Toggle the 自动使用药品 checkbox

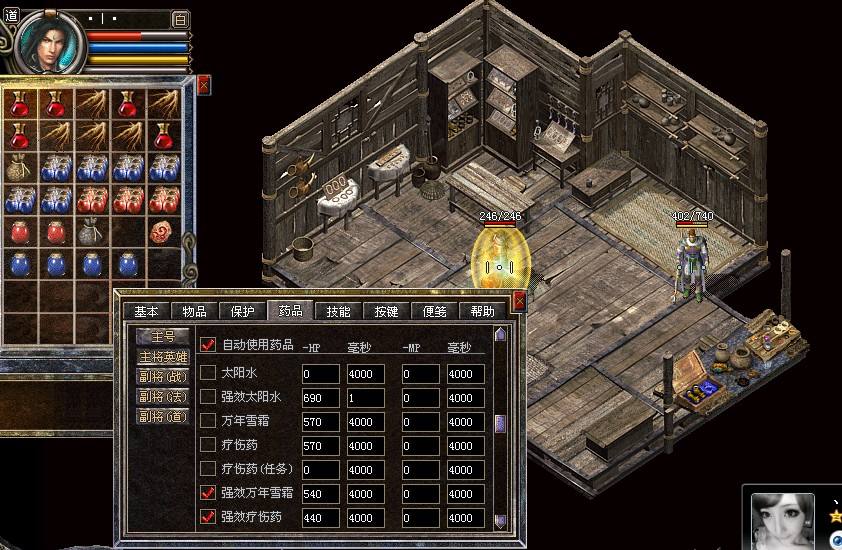(209, 344)
